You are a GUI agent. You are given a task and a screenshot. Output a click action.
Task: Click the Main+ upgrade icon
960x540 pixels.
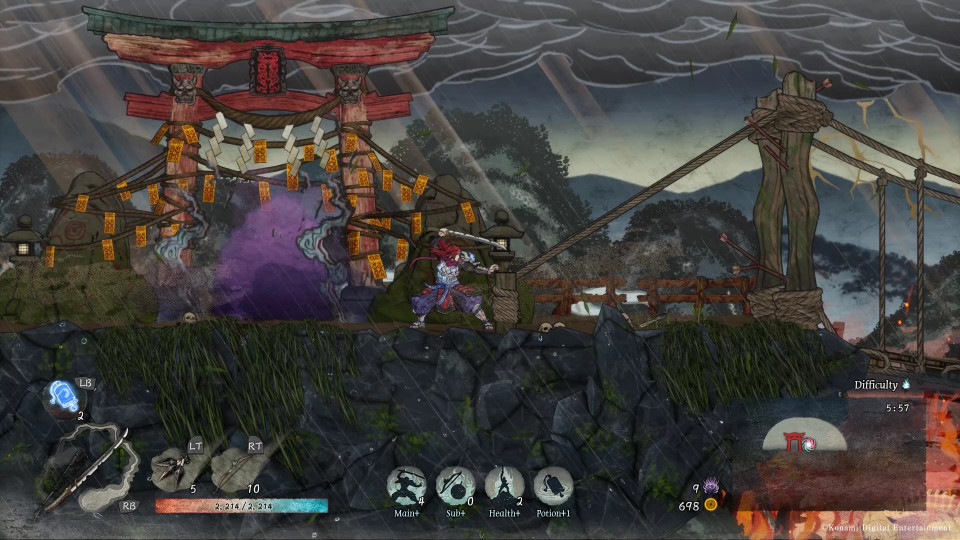tap(406, 486)
